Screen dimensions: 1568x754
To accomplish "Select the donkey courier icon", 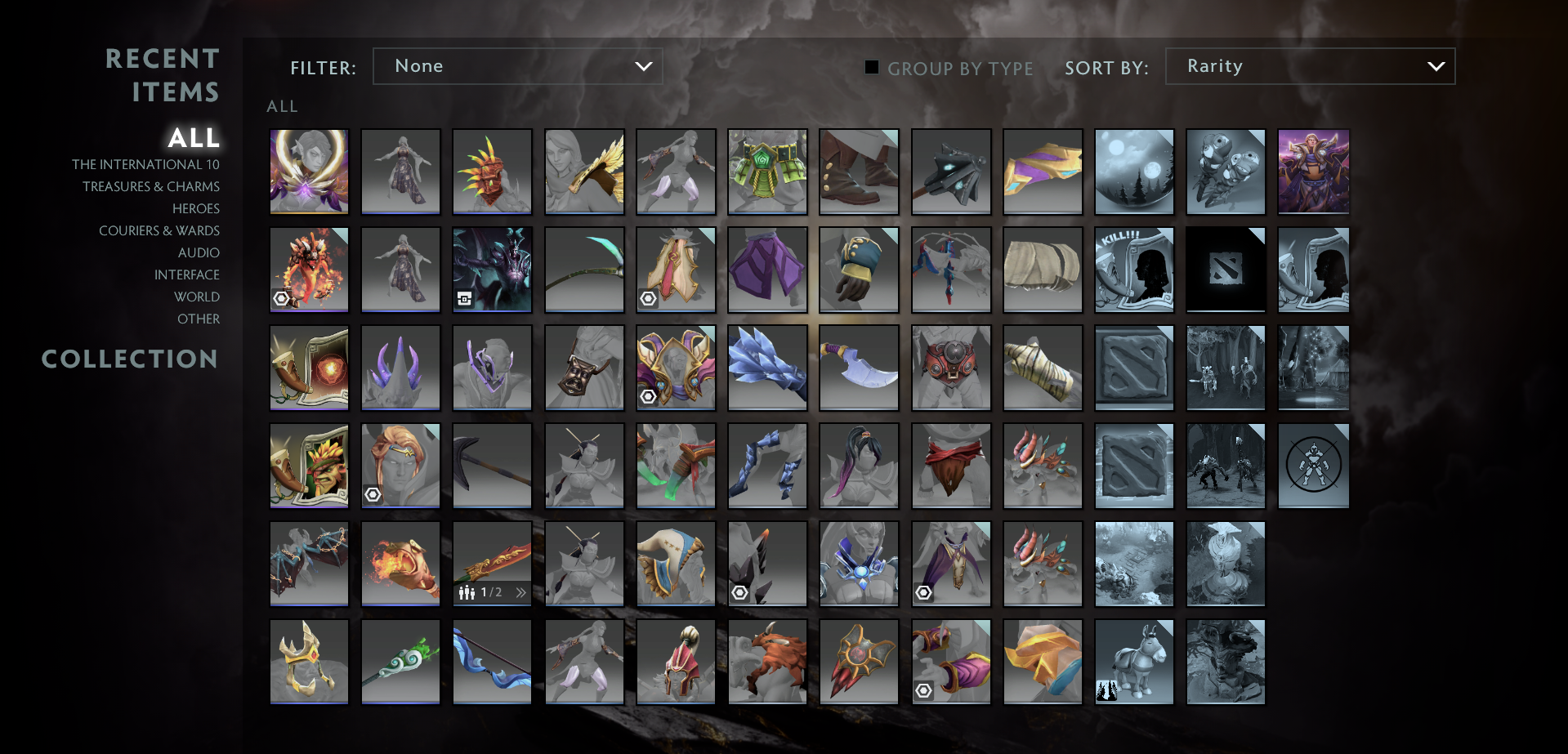I will 1134,662.
